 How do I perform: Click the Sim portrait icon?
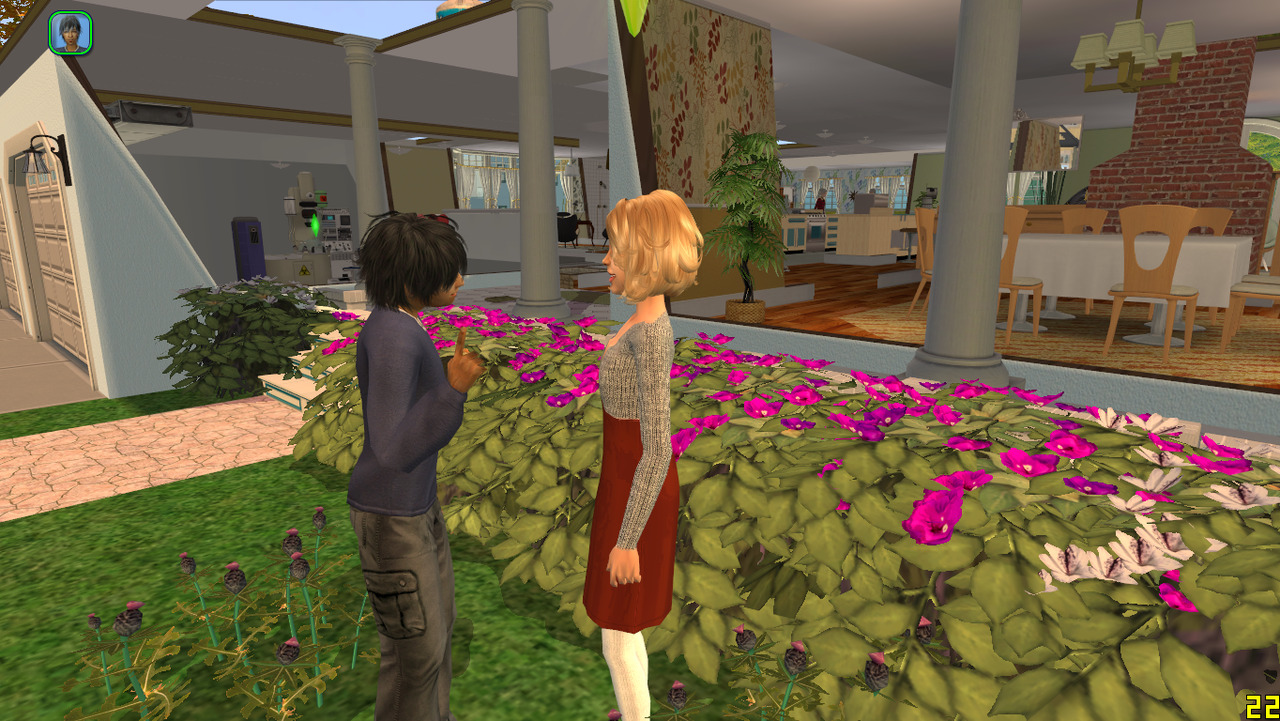point(70,33)
